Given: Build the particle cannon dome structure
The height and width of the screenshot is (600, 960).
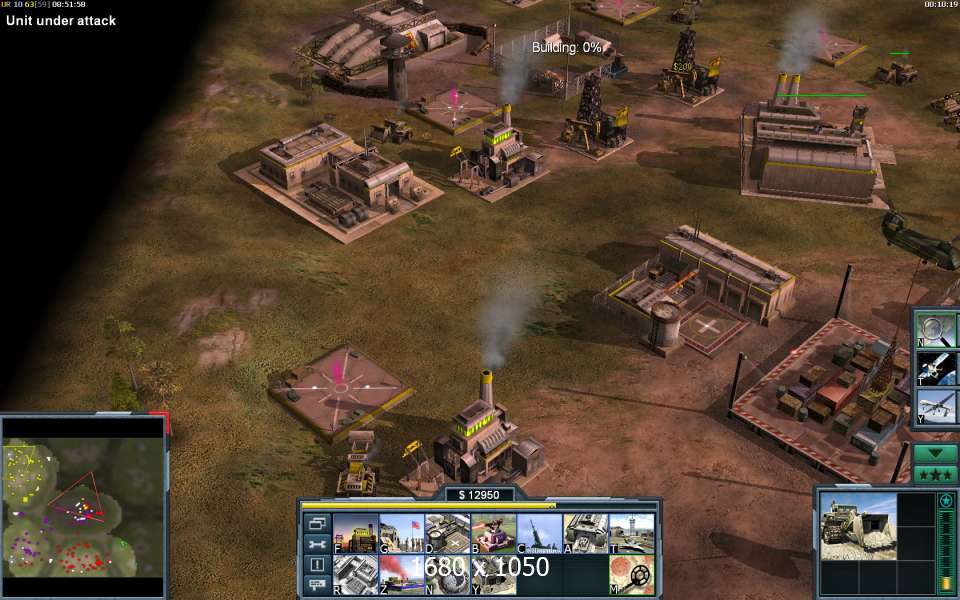Looking at the screenshot, I should [x=448, y=574].
